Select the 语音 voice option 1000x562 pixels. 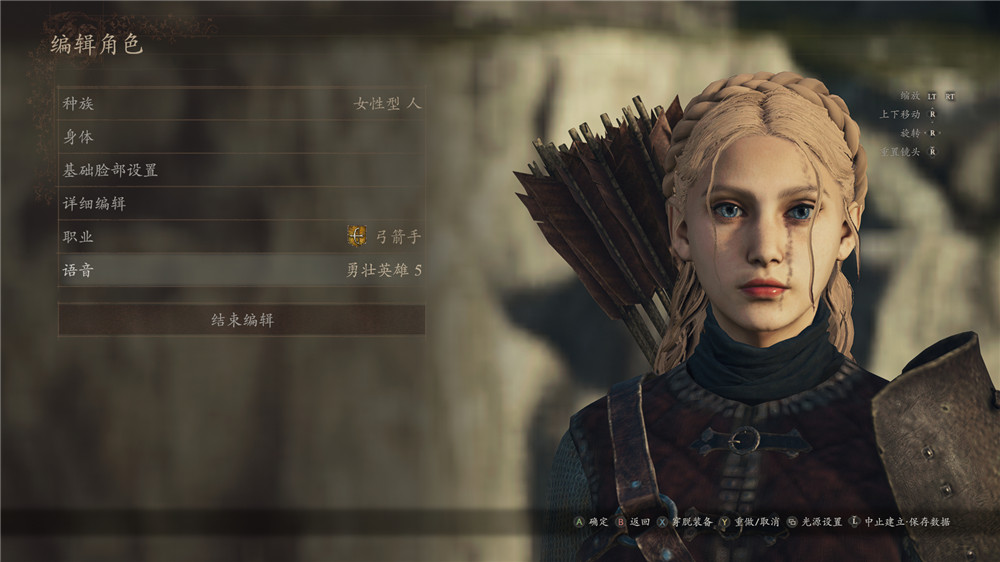pyautogui.click(x=241, y=270)
